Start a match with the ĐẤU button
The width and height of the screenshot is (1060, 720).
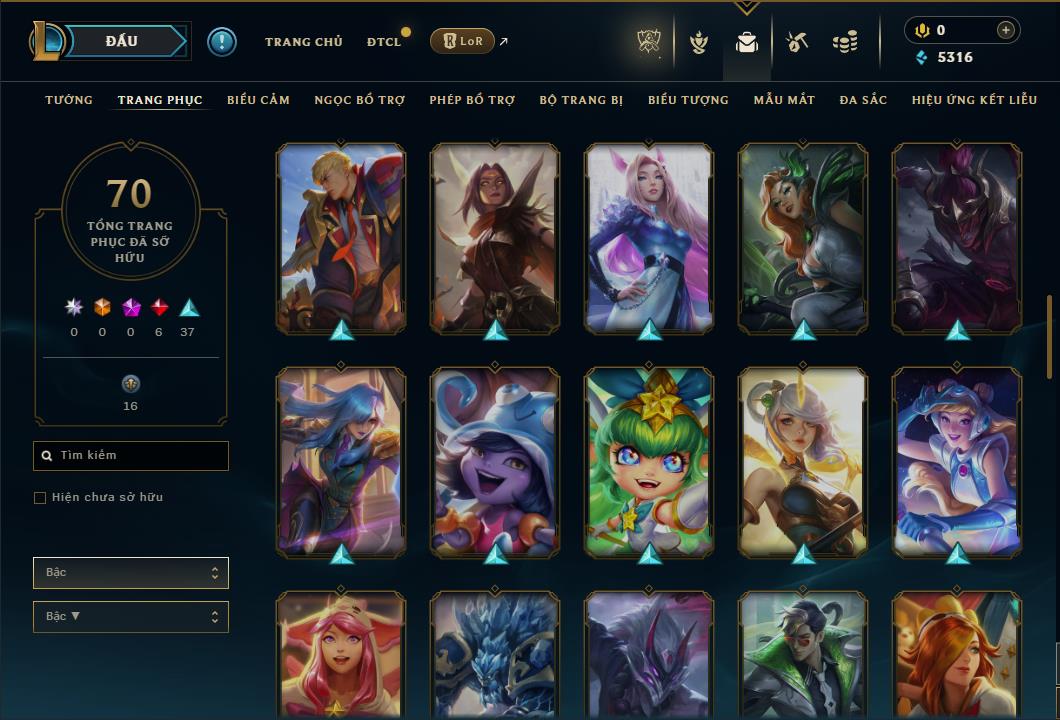121,41
